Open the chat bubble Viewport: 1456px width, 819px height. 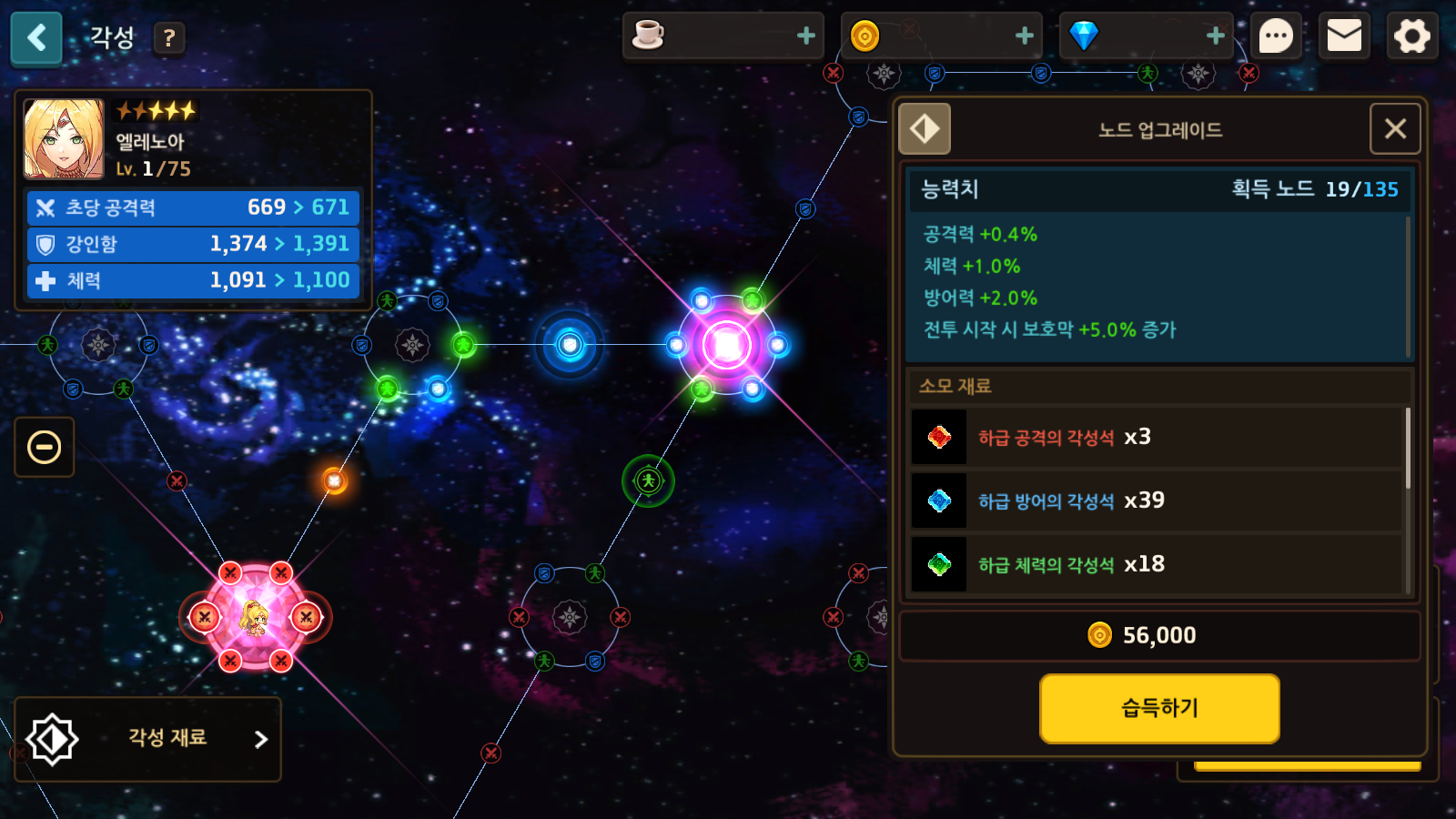[1275, 37]
